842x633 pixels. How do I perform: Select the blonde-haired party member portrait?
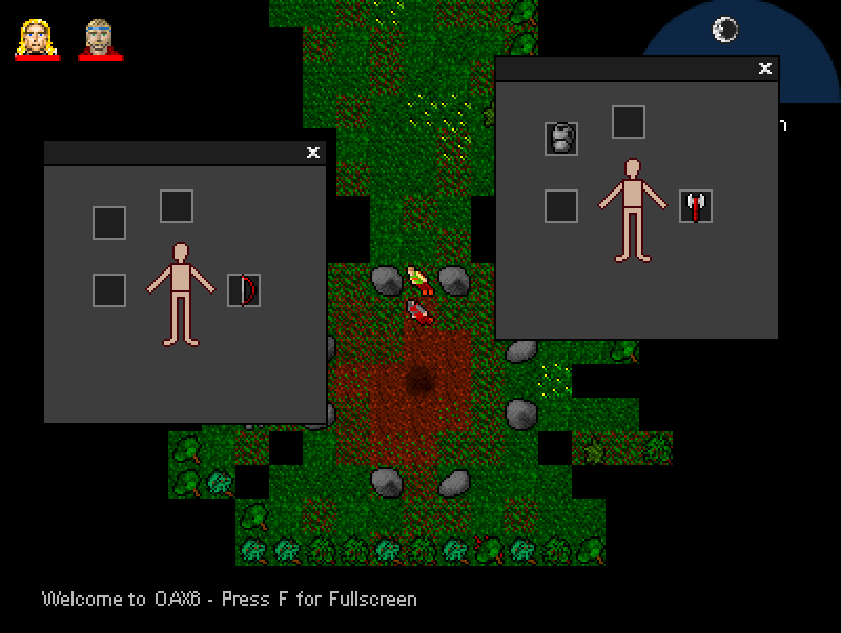[37, 39]
